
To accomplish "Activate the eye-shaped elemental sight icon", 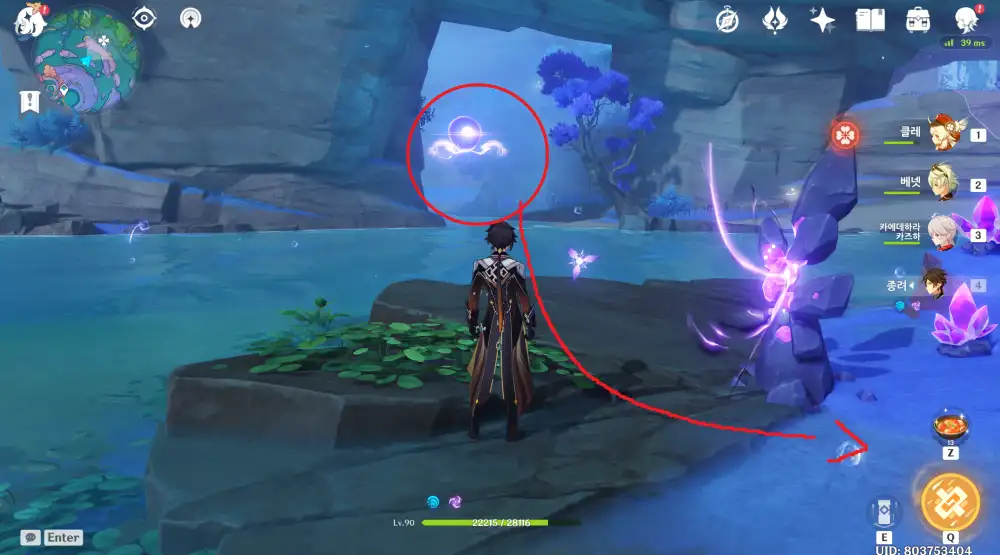I will 145,18.
